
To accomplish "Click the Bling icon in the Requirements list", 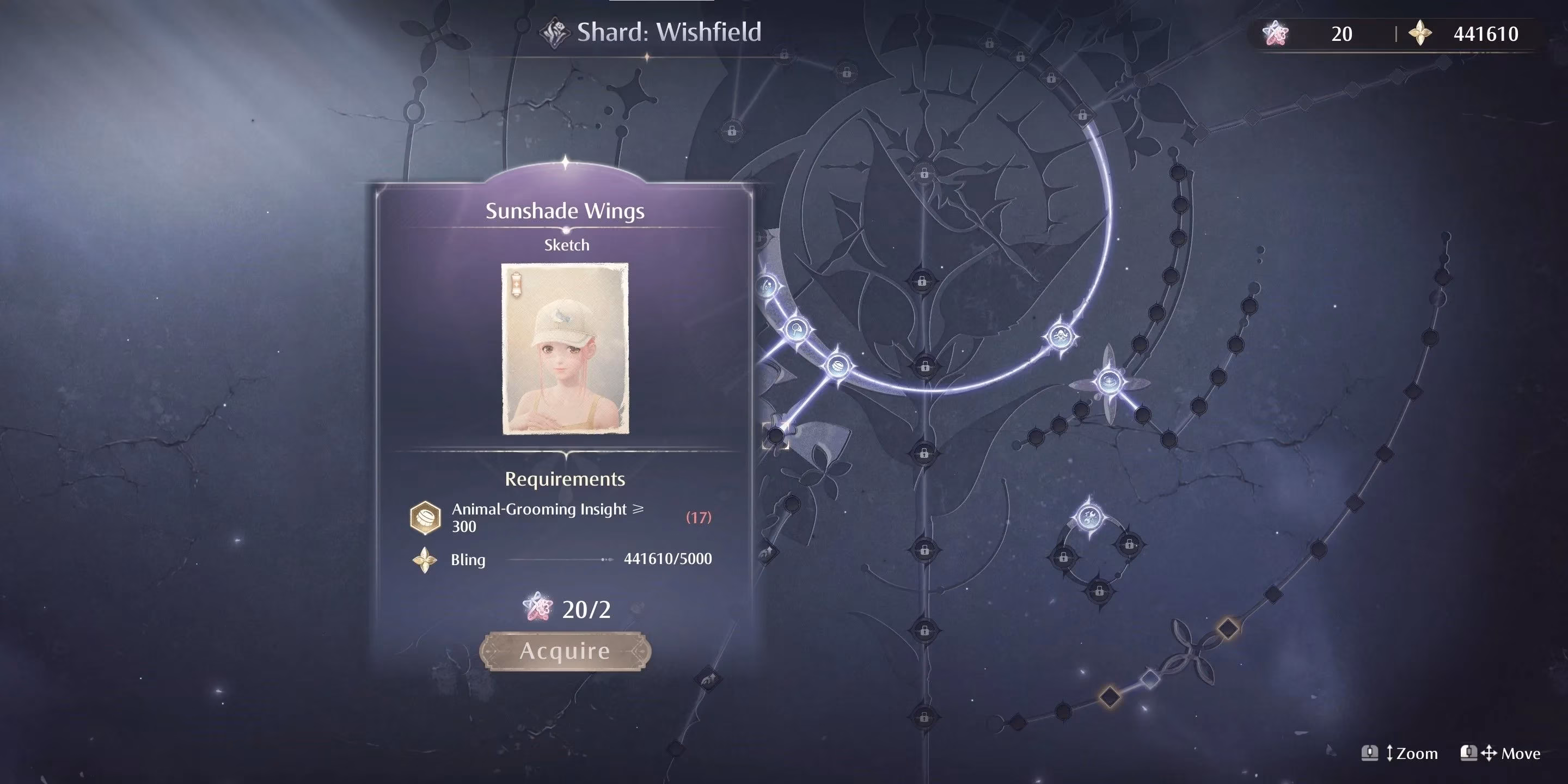I will pos(426,560).
